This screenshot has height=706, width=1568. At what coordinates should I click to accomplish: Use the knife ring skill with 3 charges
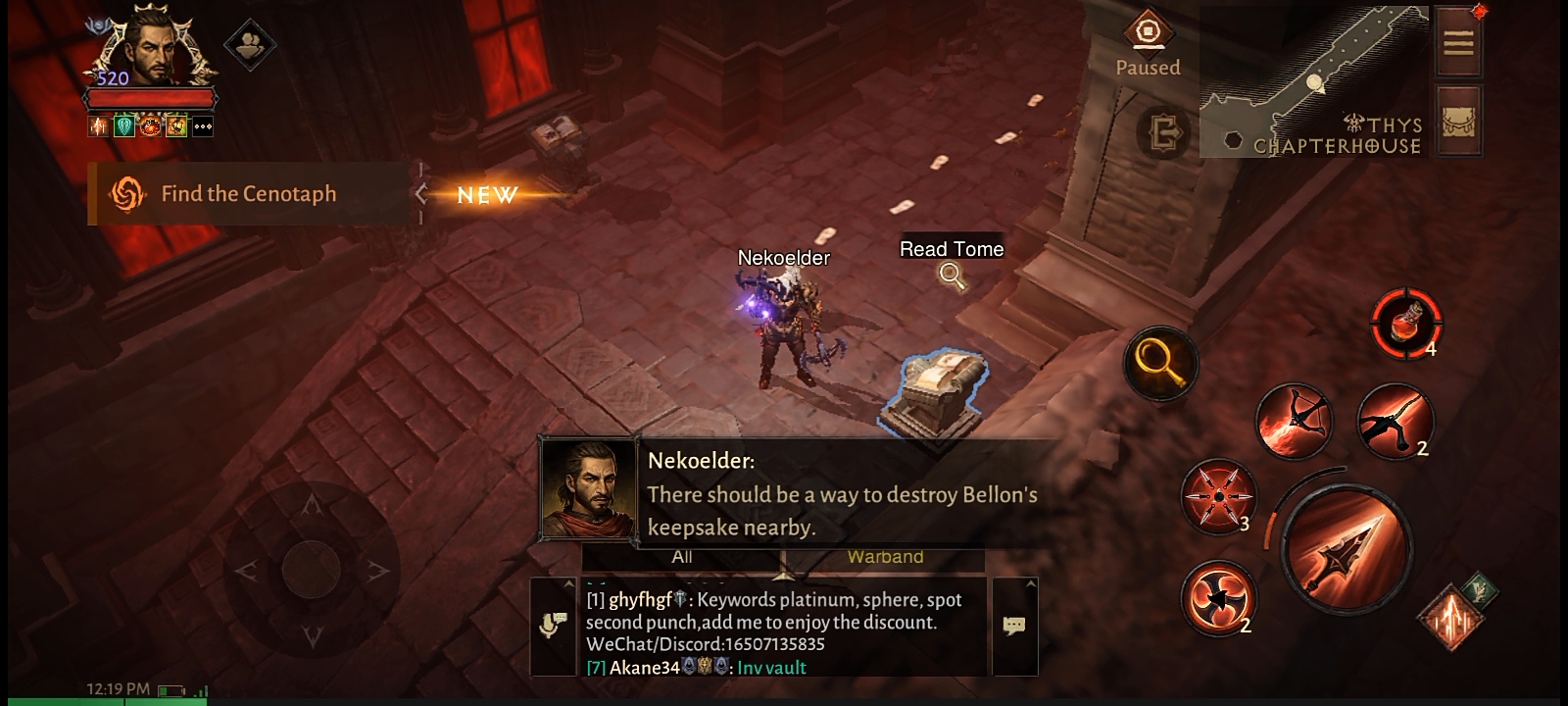(1218, 495)
